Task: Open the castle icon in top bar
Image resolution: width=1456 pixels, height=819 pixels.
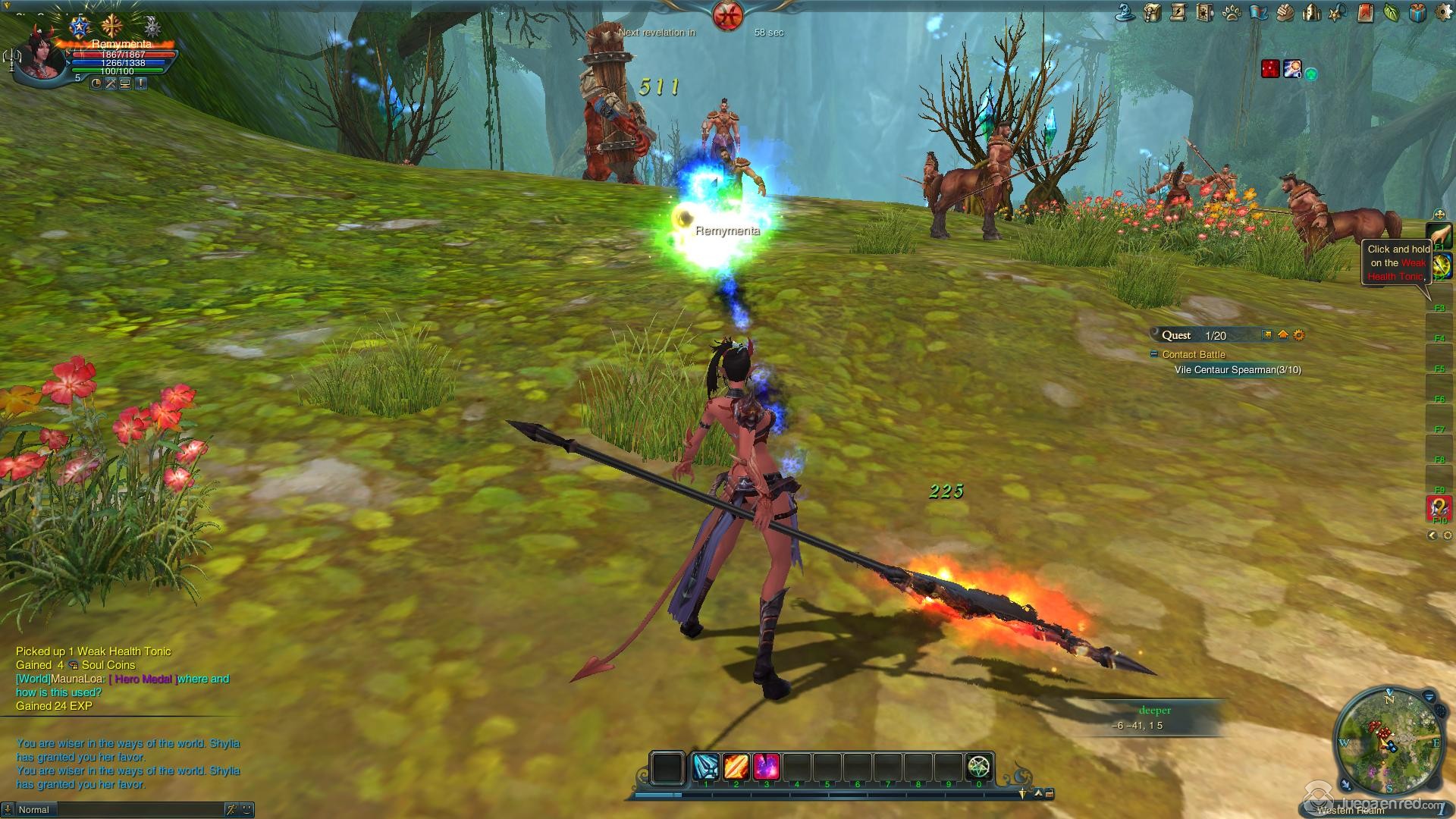Action: point(1311,12)
